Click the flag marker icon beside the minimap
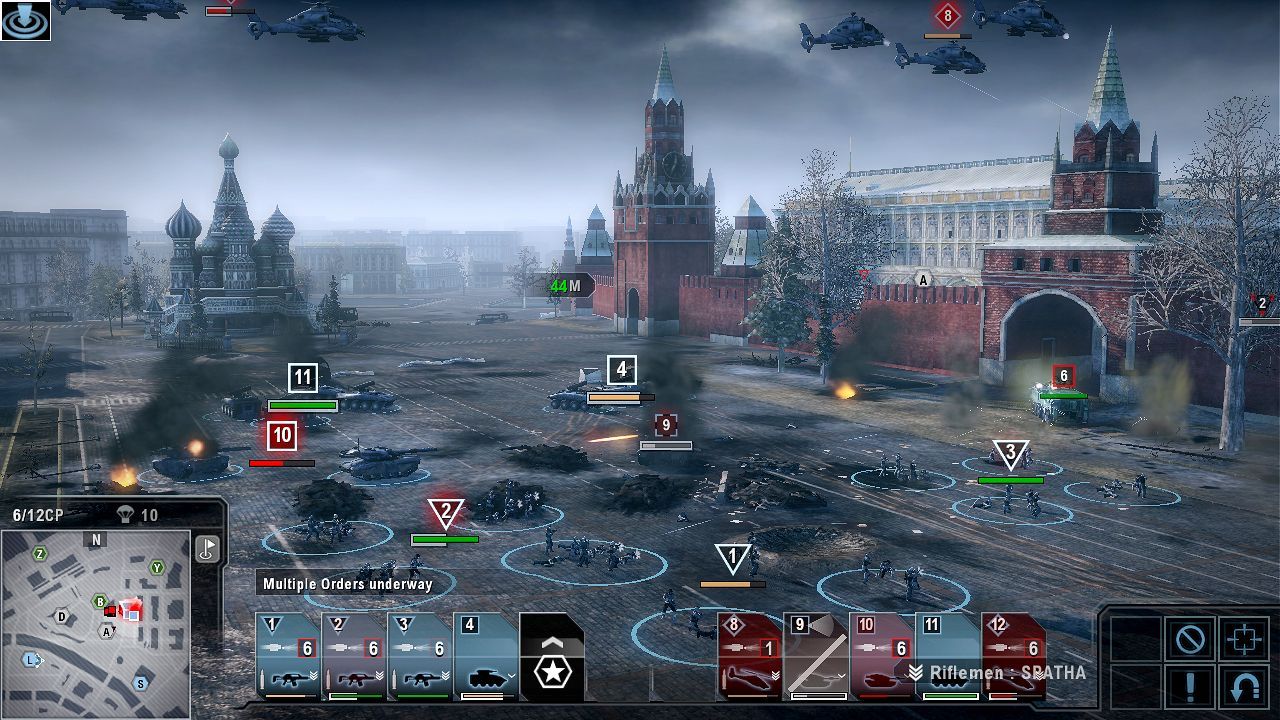Image resolution: width=1280 pixels, height=720 pixels. tap(207, 548)
